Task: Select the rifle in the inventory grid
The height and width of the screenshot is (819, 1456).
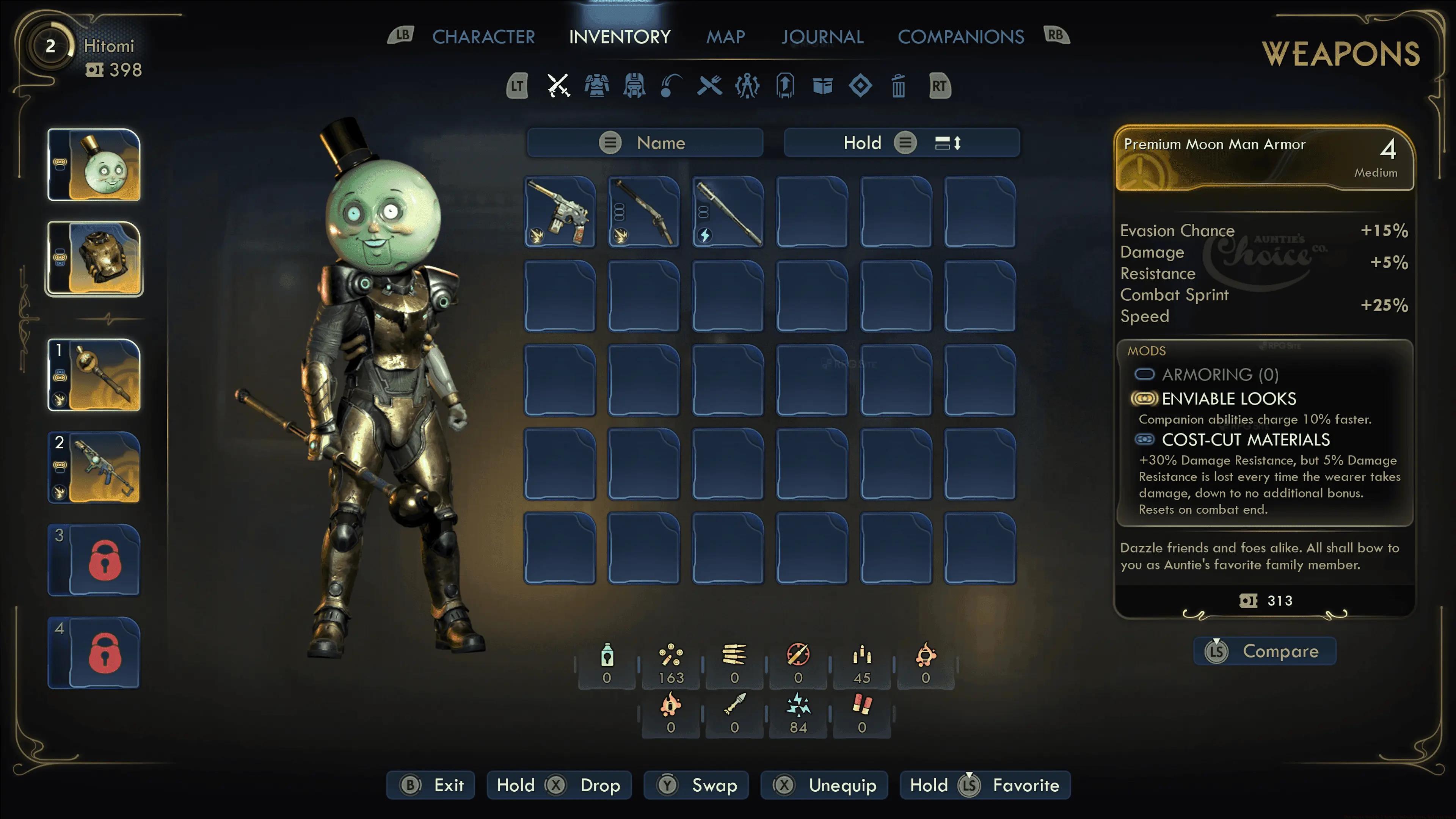Action: [644, 212]
